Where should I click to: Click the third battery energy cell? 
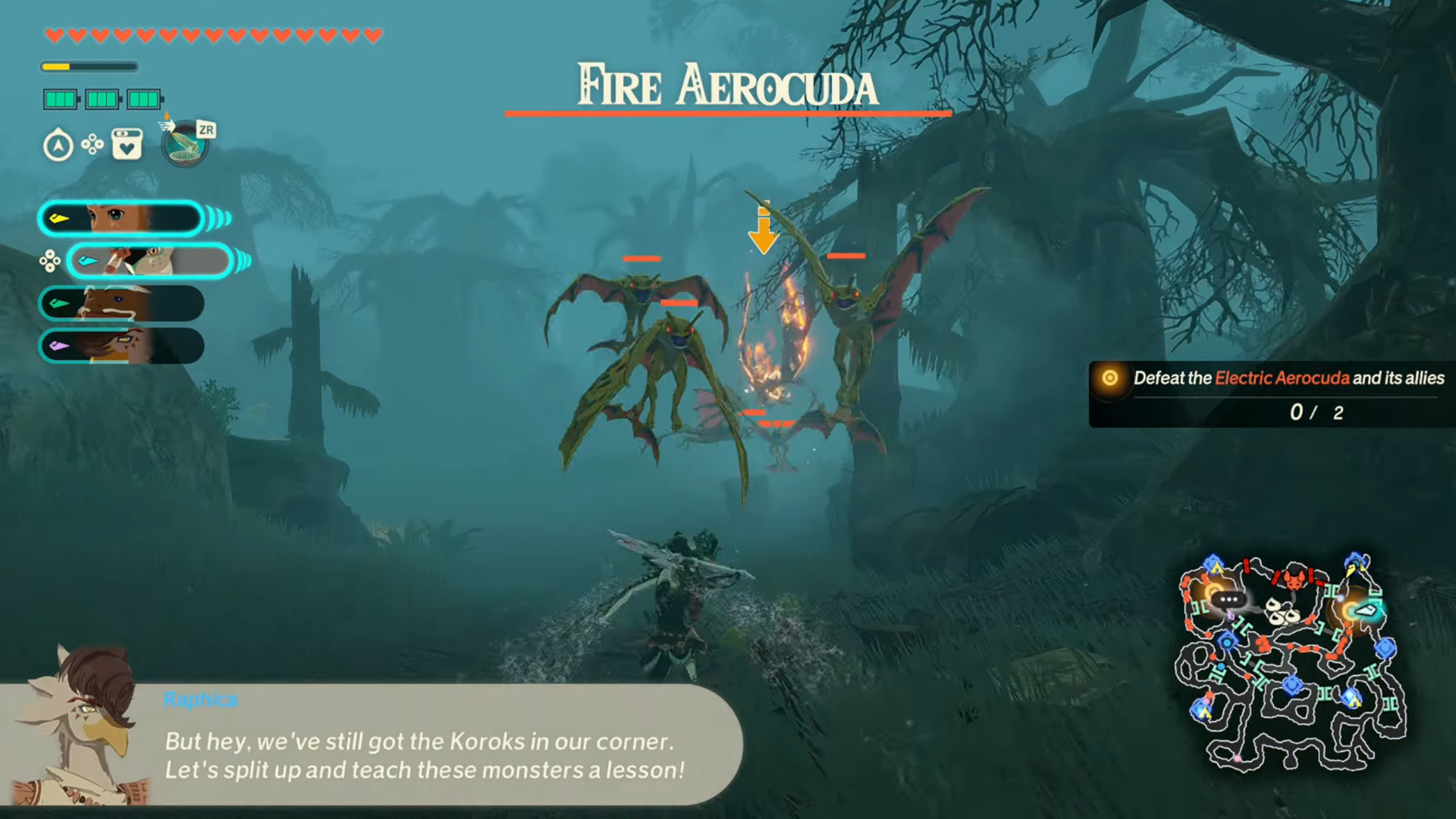[x=144, y=99]
